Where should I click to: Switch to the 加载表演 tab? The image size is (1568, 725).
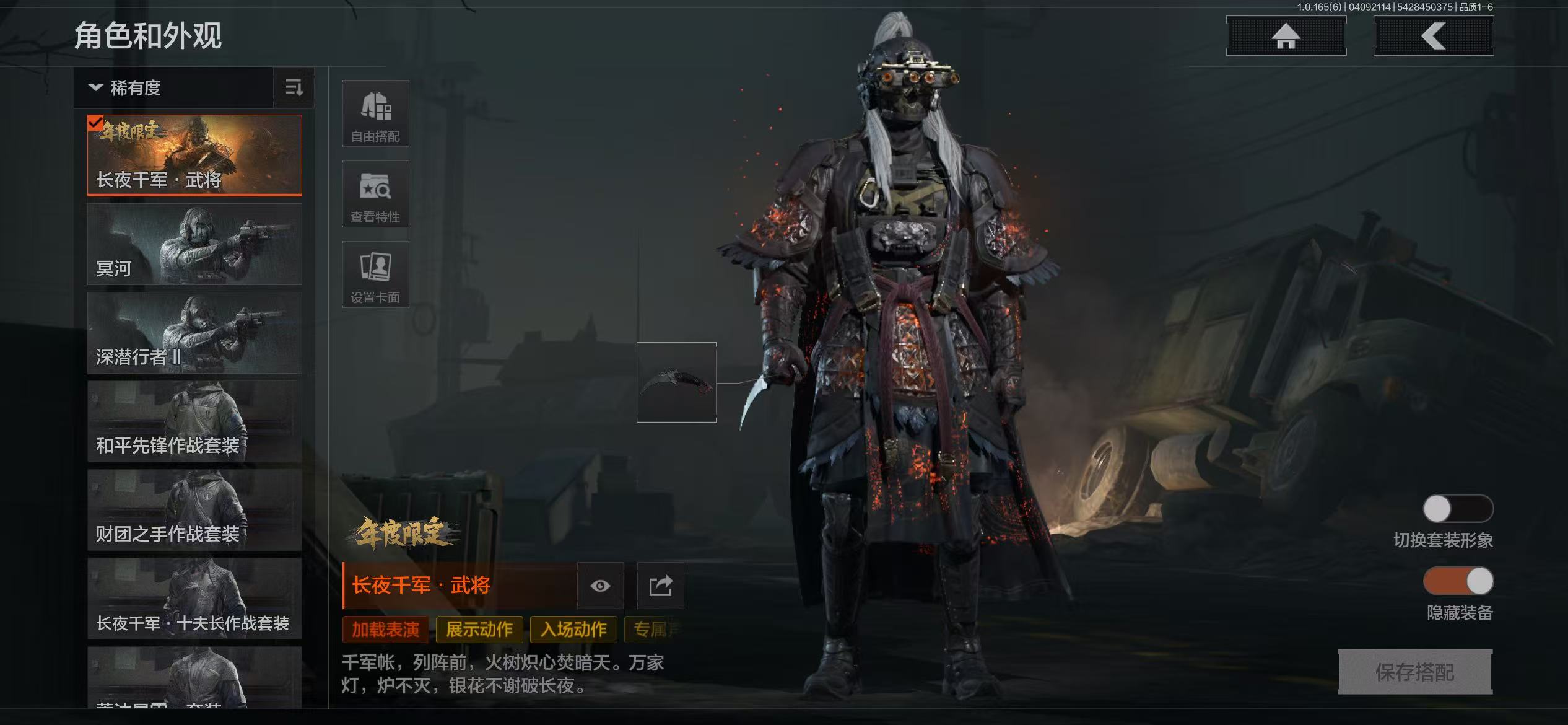pyautogui.click(x=385, y=630)
